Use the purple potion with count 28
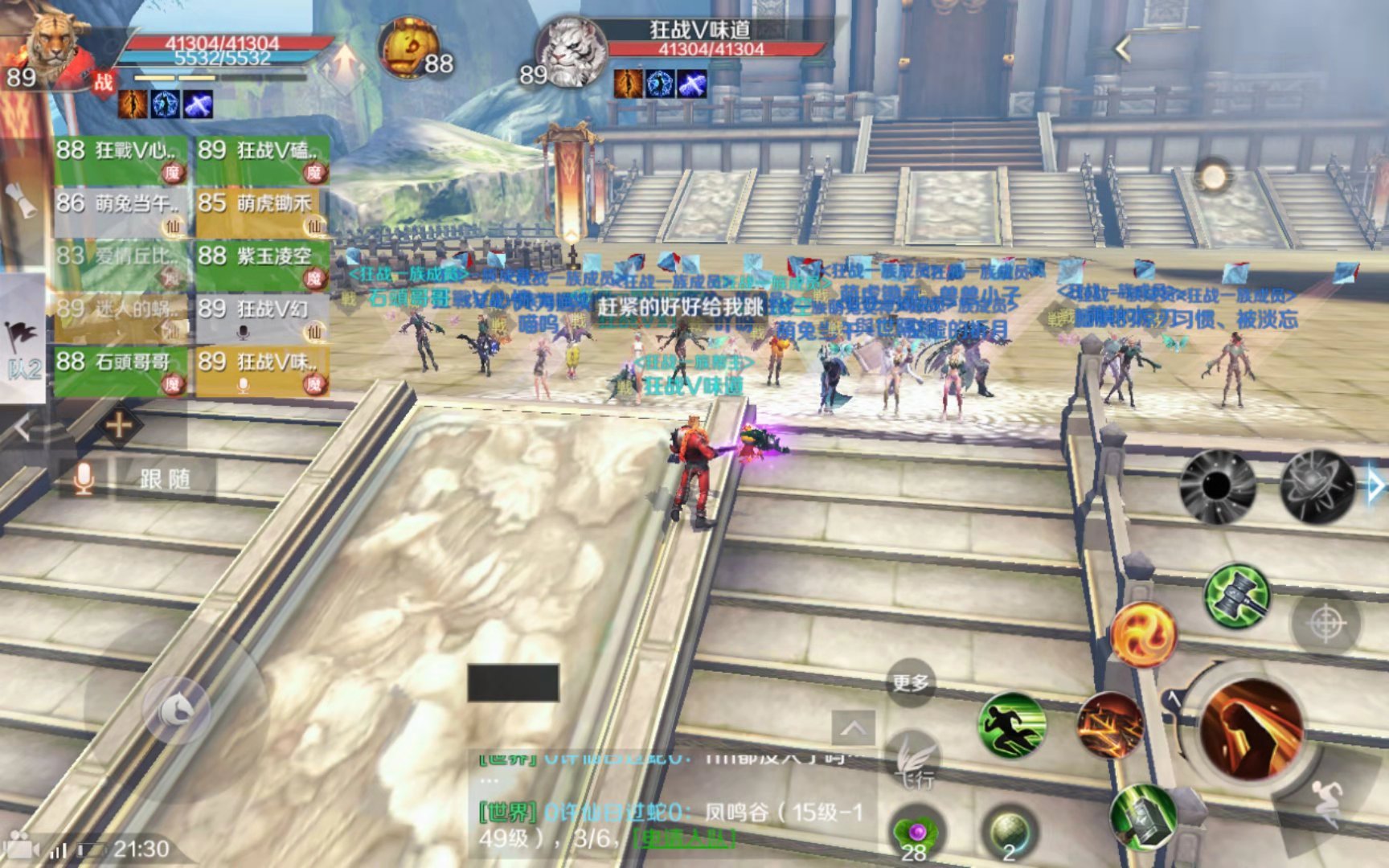 (x=916, y=834)
